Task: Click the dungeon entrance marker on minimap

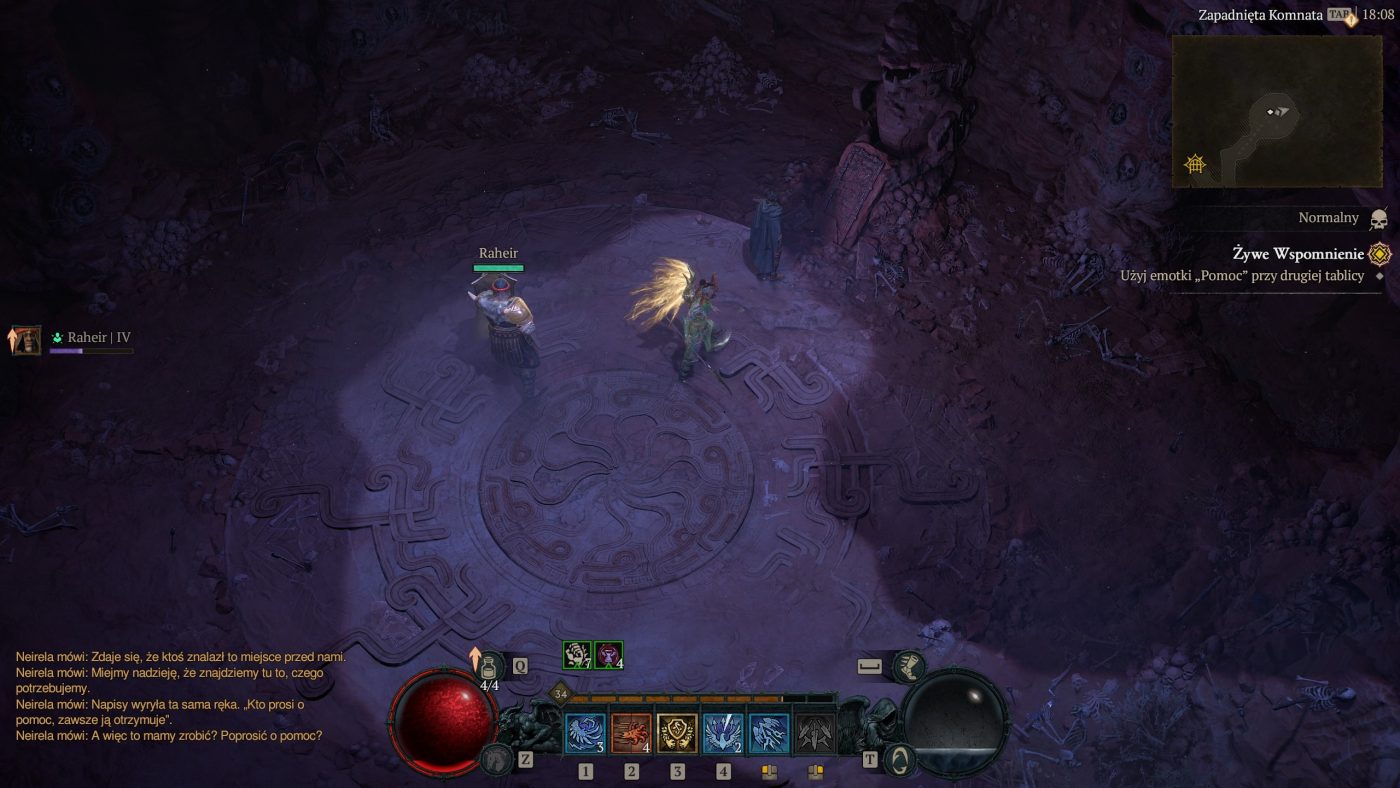Action: tap(1195, 164)
